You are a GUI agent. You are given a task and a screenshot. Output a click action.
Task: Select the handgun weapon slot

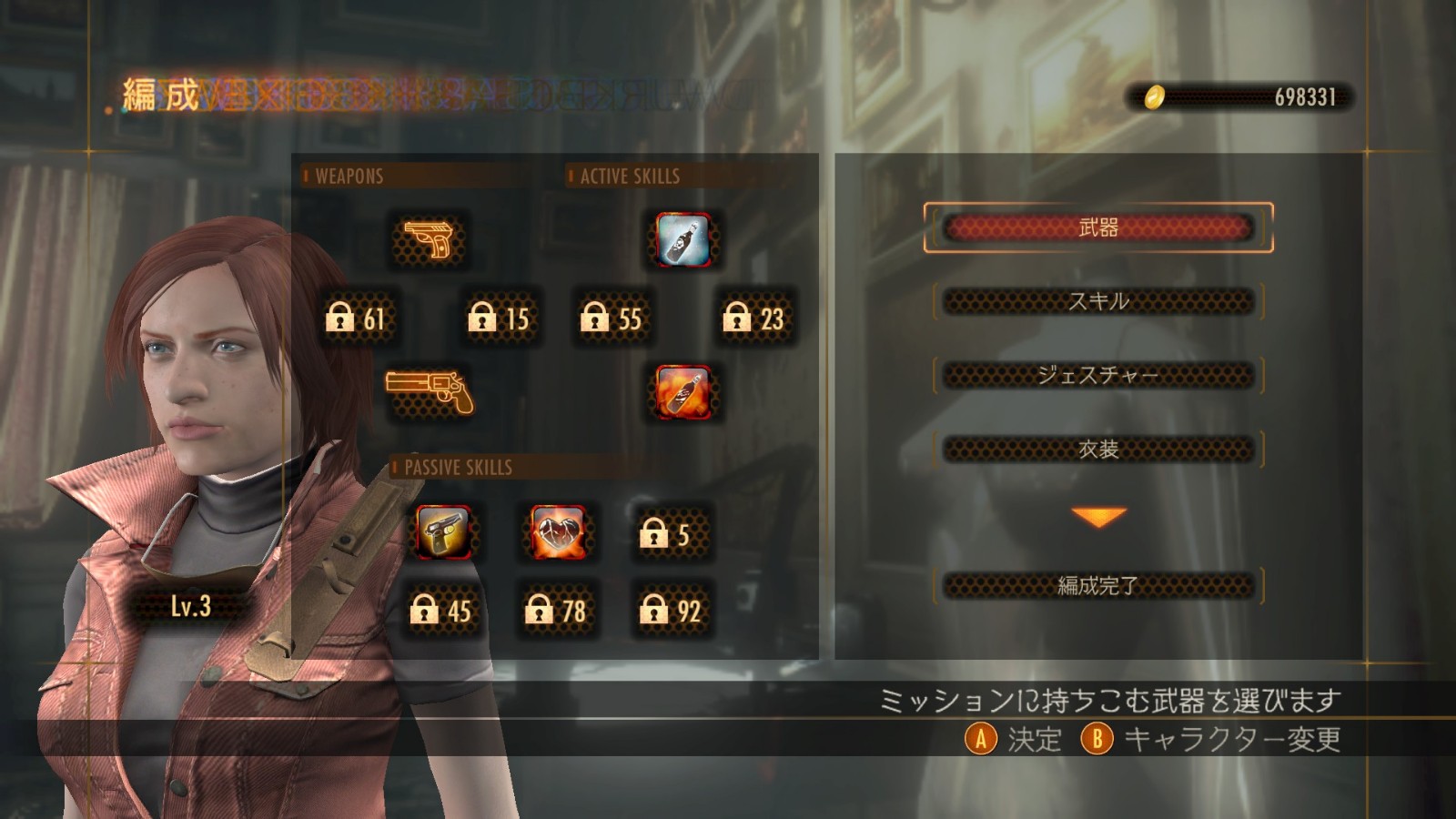(429, 240)
